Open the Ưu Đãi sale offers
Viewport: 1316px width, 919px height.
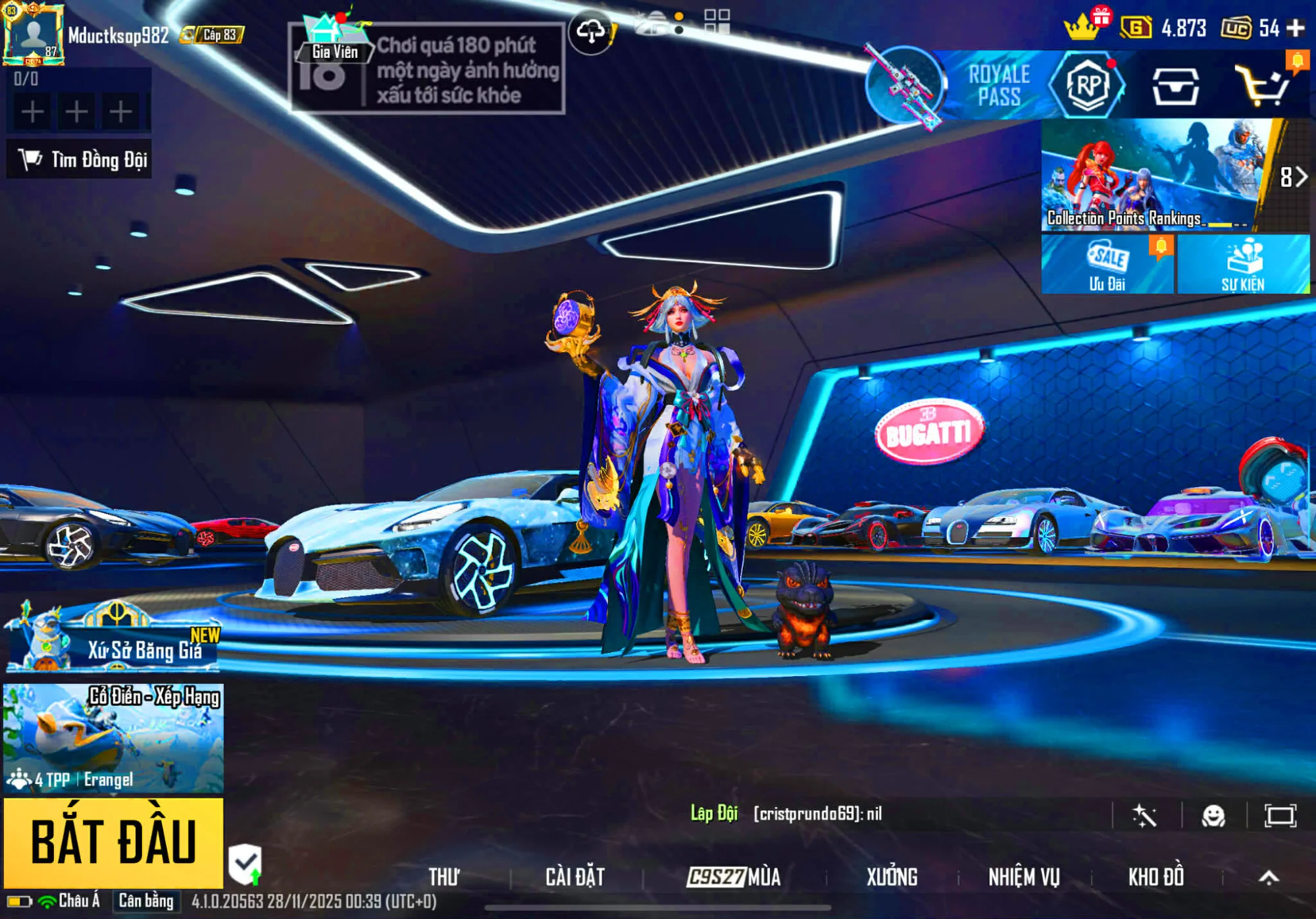pos(1107,265)
